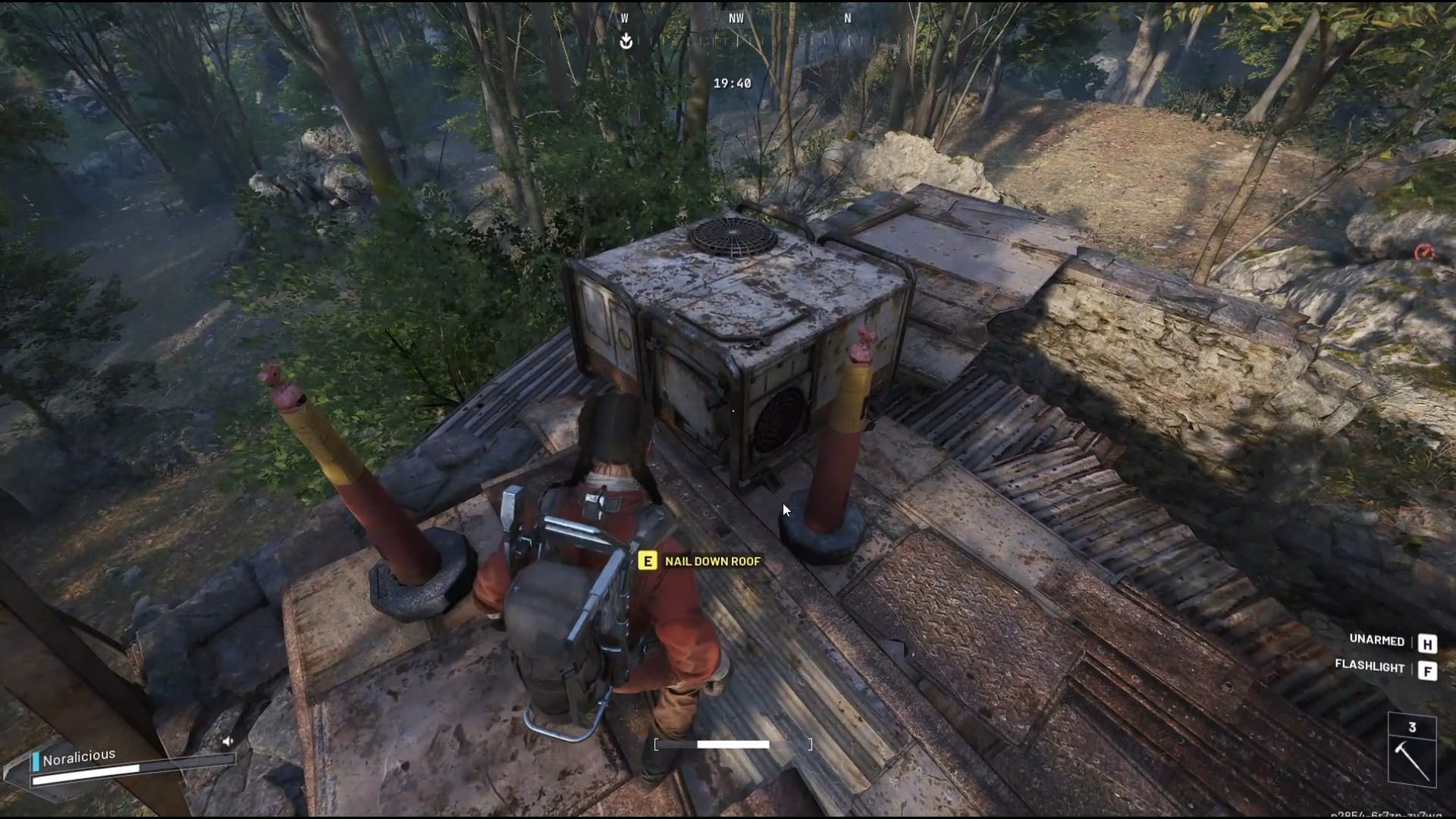The height and width of the screenshot is (819, 1456).
Task: Select the Noralicious player nameplate
Action: point(79,757)
